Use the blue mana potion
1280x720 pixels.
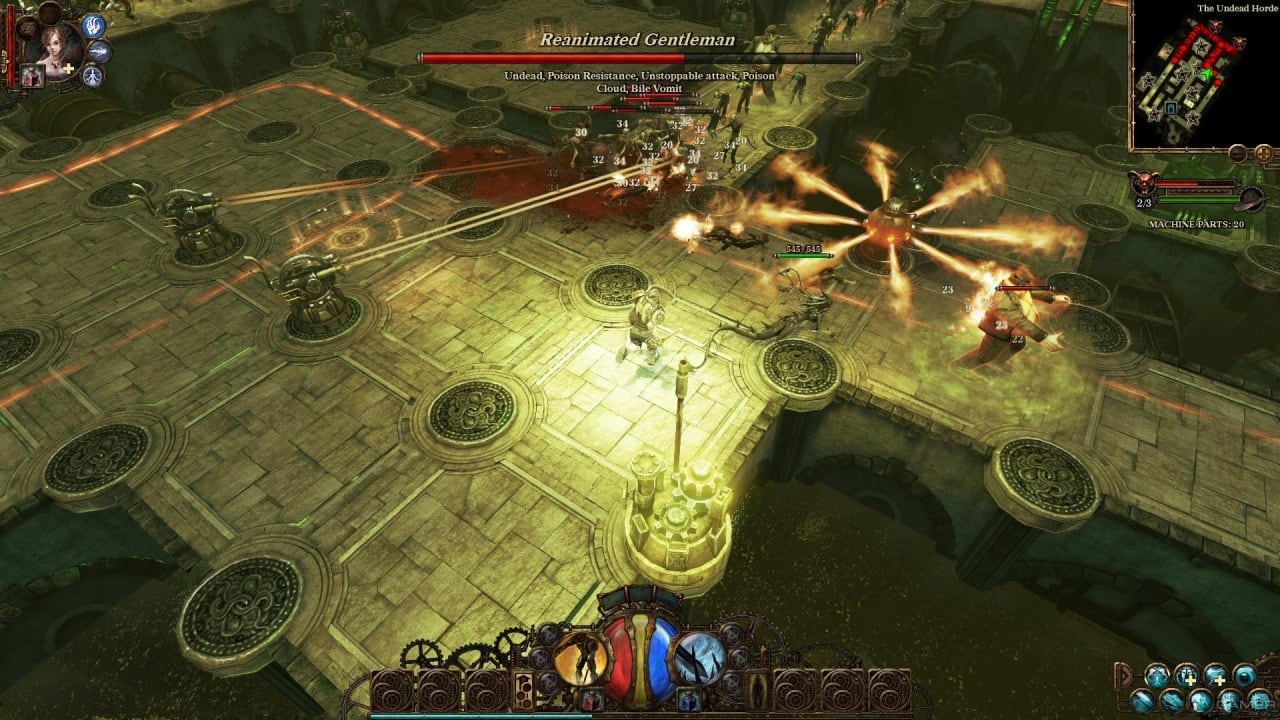pyautogui.click(x=687, y=700)
